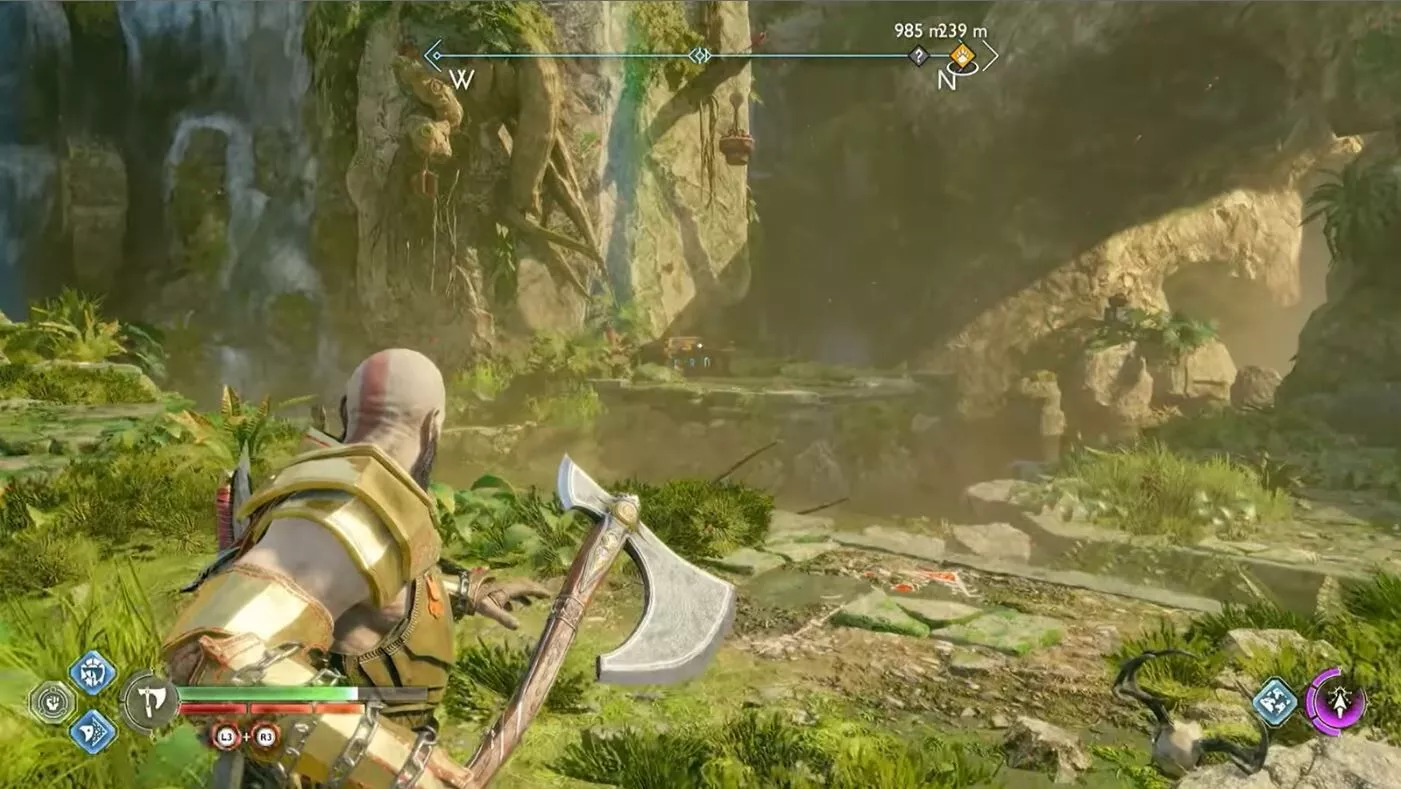The height and width of the screenshot is (789, 1401).
Task: Select the blue companion command square icon
Action: point(1277,703)
